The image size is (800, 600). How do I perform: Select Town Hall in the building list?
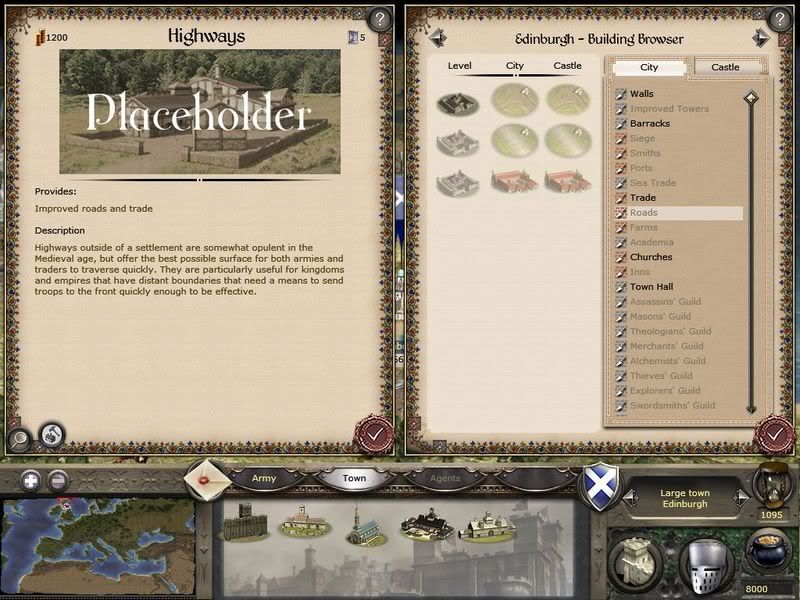651,287
